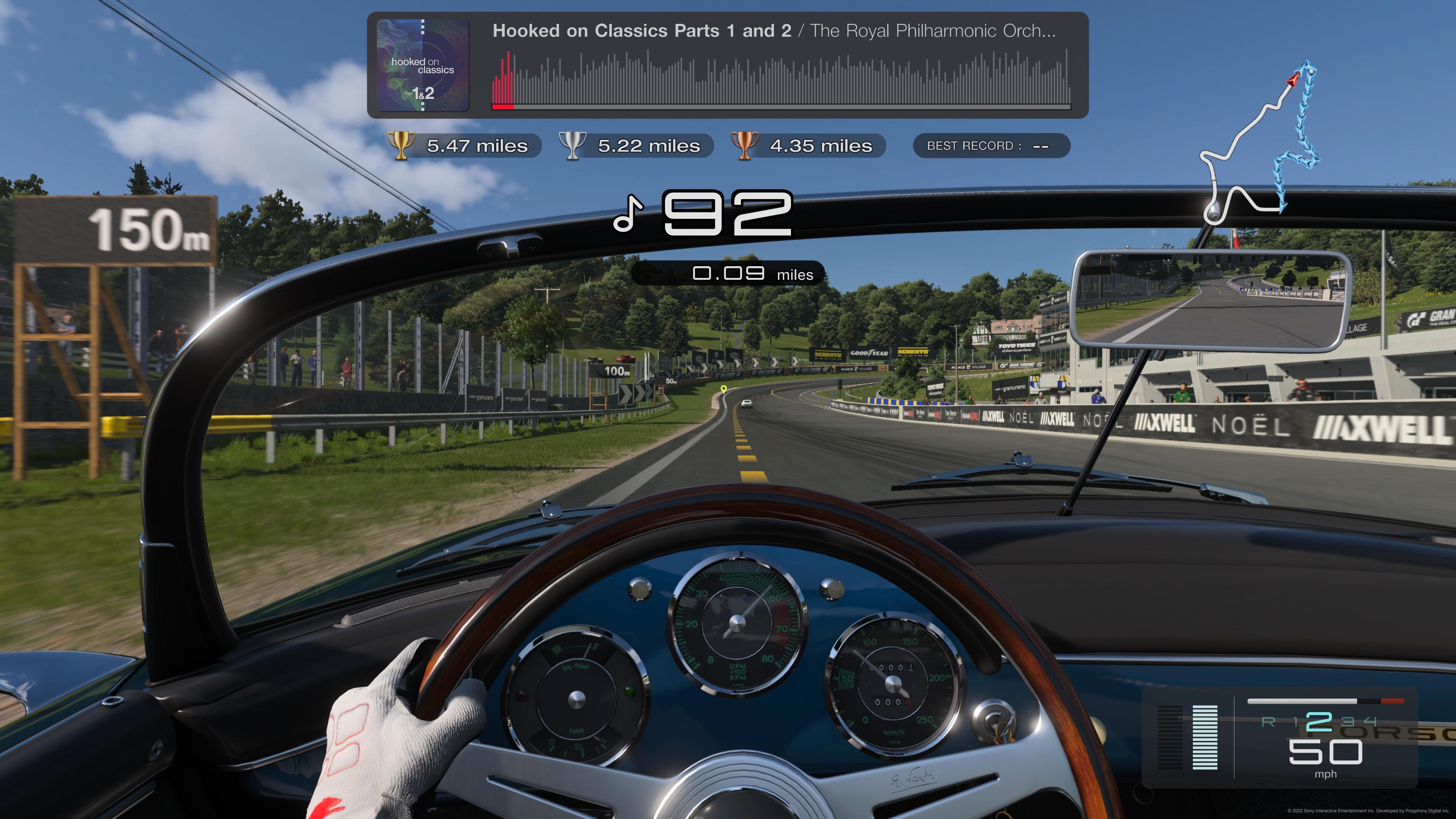
Task: Click the Hooked on Classics album artwork
Action: 423,65
